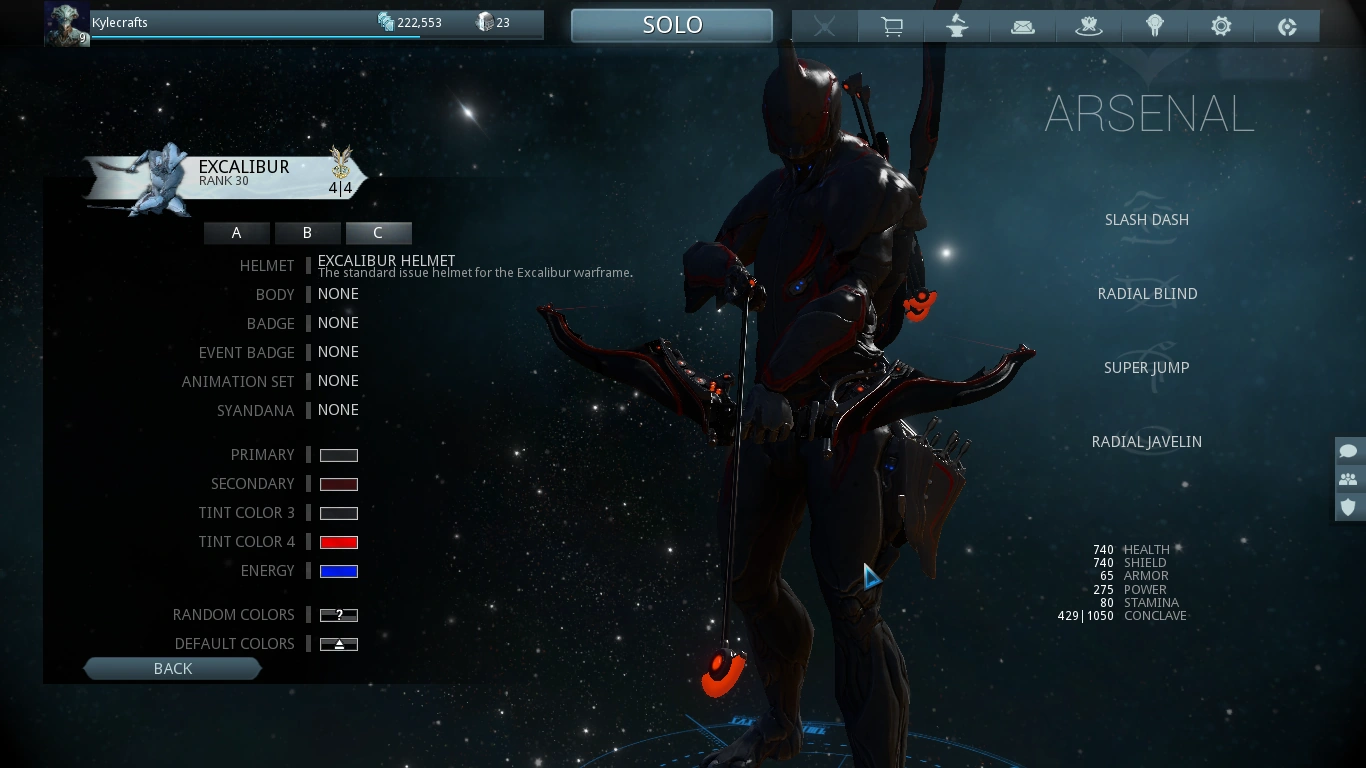Click the Kylecrafts profile avatar
This screenshot has width=1366, height=768.
coord(66,22)
